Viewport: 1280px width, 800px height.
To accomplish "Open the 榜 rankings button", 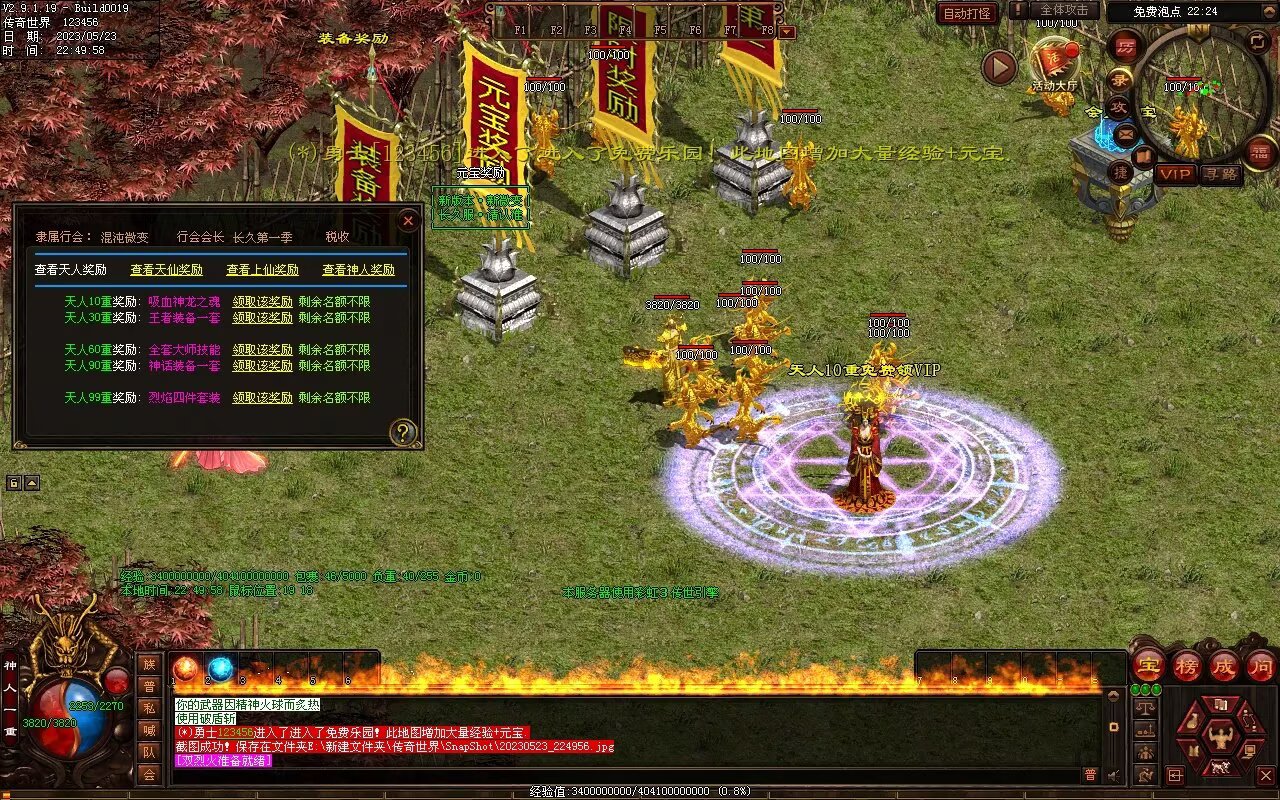I will (1186, 666).
